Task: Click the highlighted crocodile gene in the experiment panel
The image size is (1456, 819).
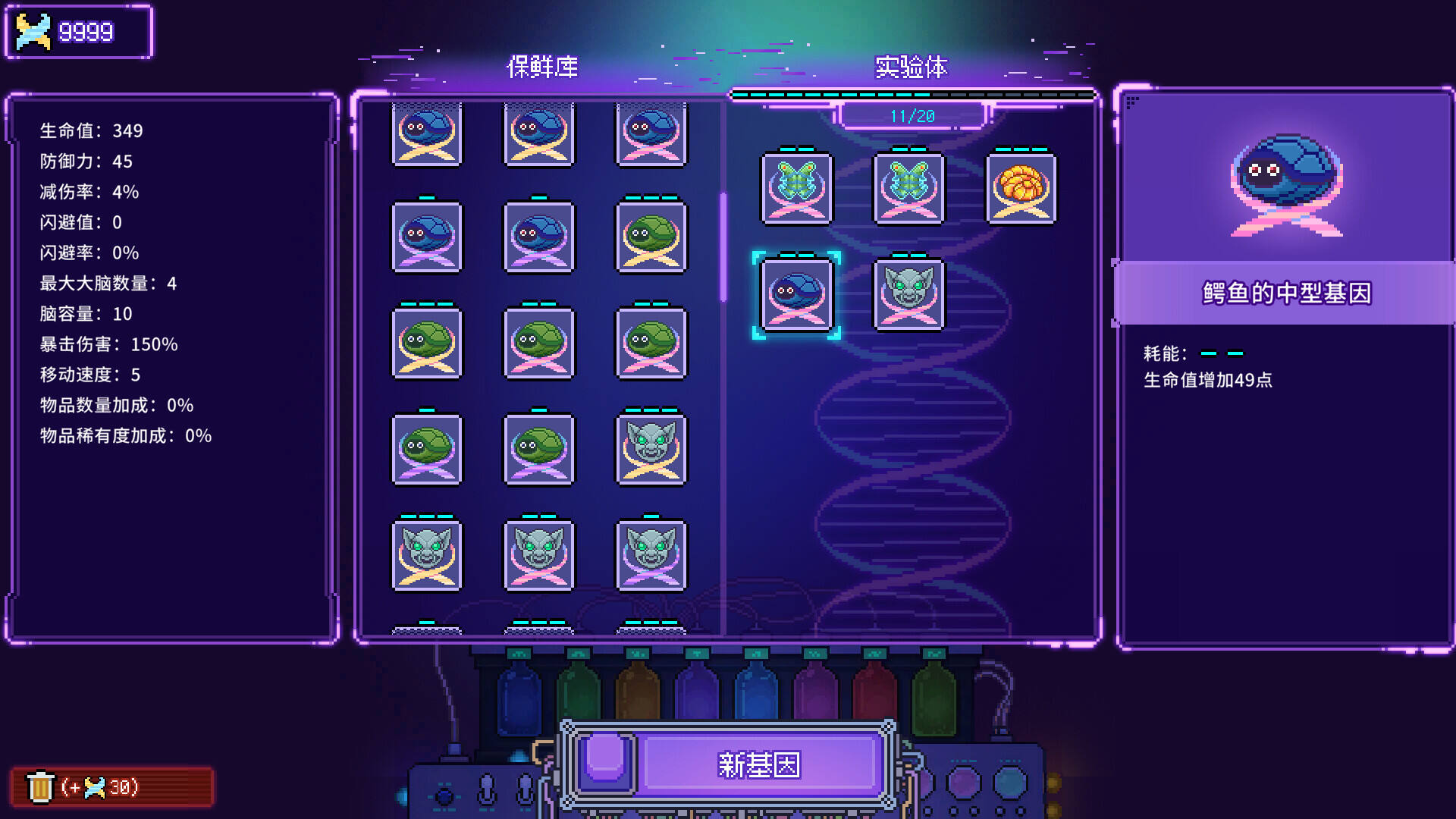Action: click(797, 296)
